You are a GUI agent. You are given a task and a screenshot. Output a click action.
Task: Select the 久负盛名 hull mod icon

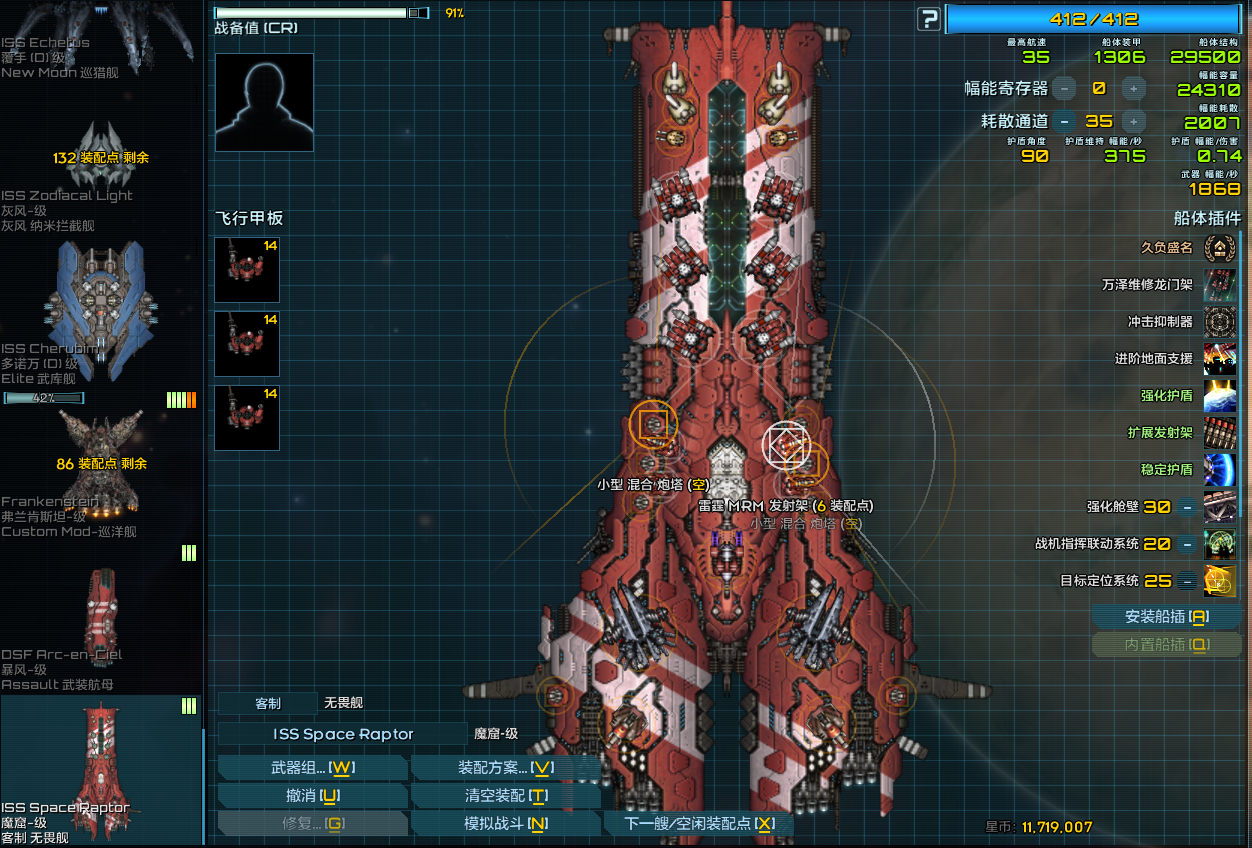tap(1220, 248)
